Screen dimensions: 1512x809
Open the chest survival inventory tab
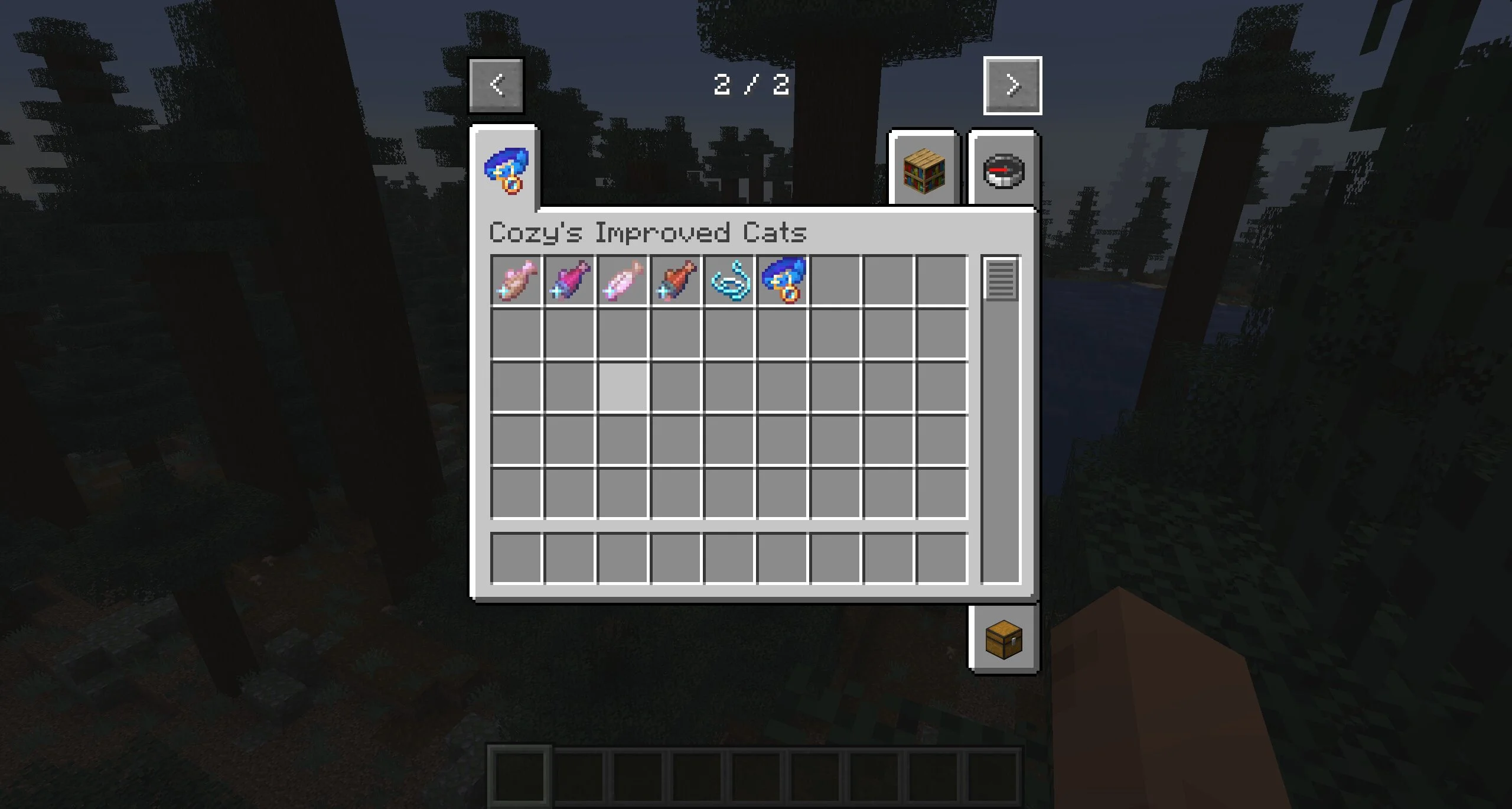[x=1003, y=639]
